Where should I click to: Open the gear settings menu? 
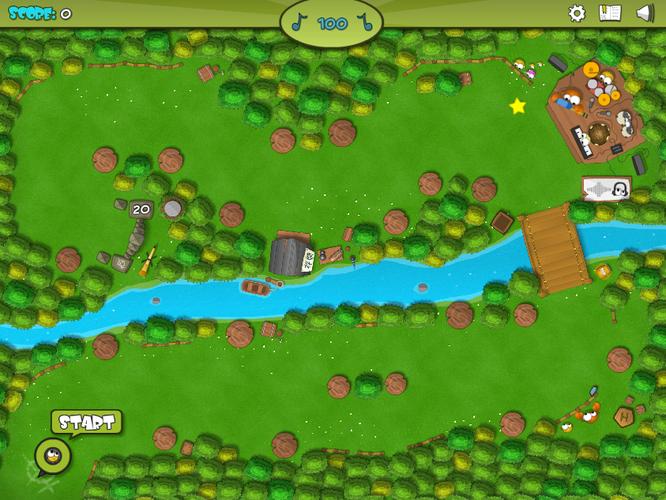pos(577,13)
